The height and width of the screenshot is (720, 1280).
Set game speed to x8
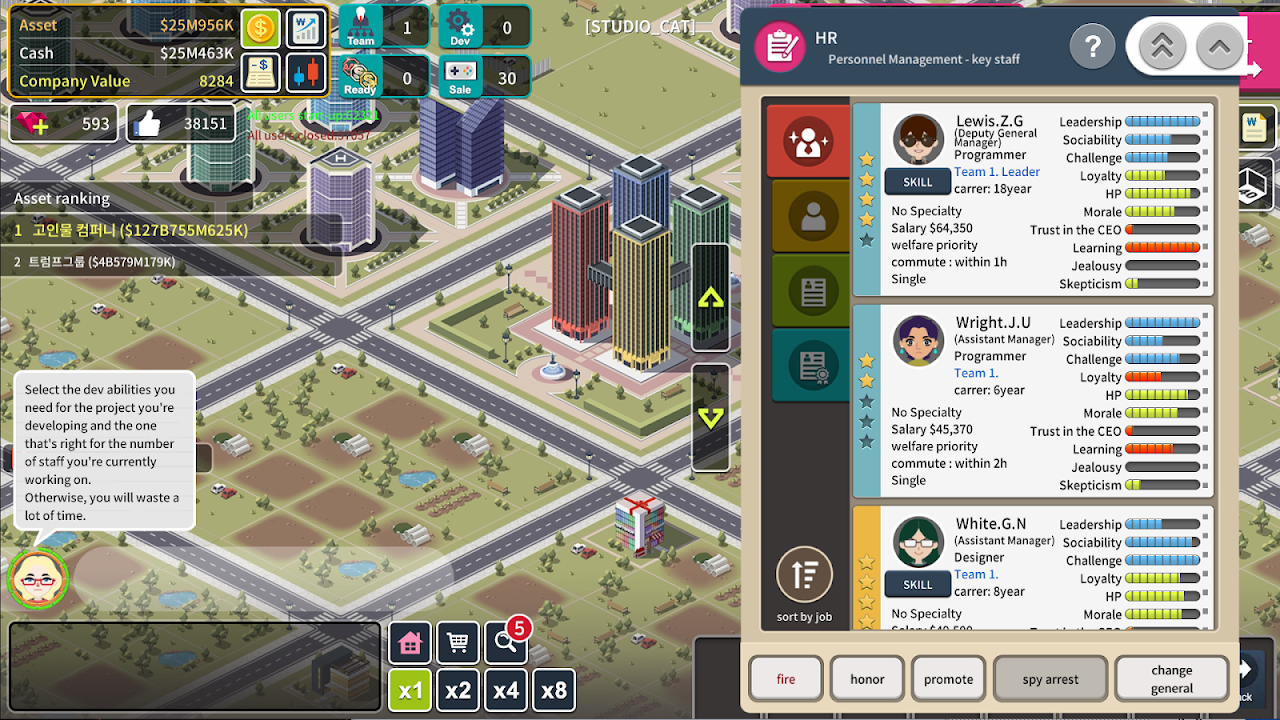[x=554, y=690]
